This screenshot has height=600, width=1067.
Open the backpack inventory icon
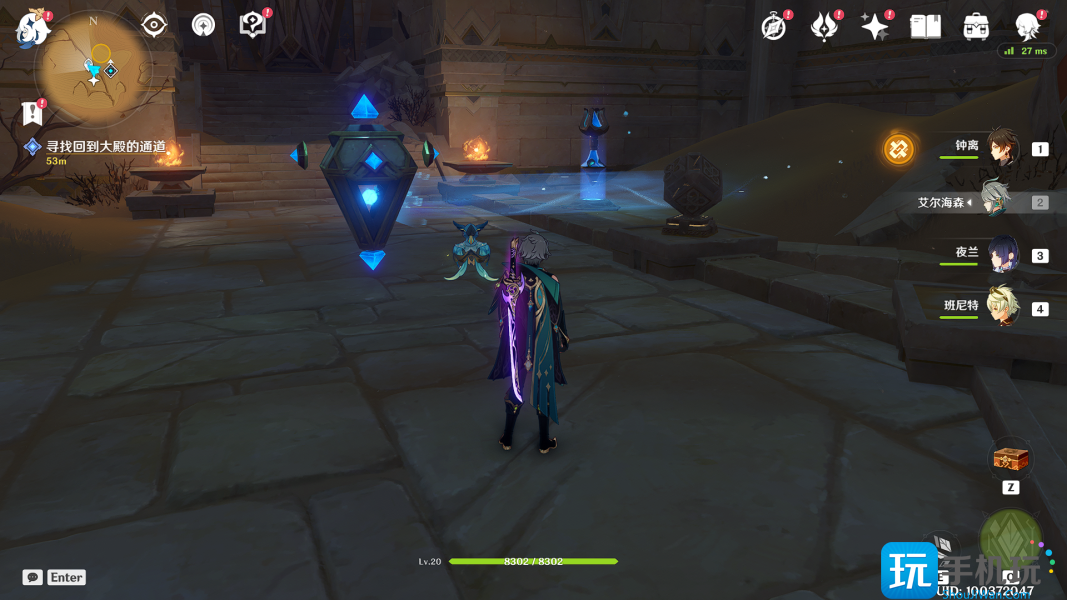[x=976, y=27]
